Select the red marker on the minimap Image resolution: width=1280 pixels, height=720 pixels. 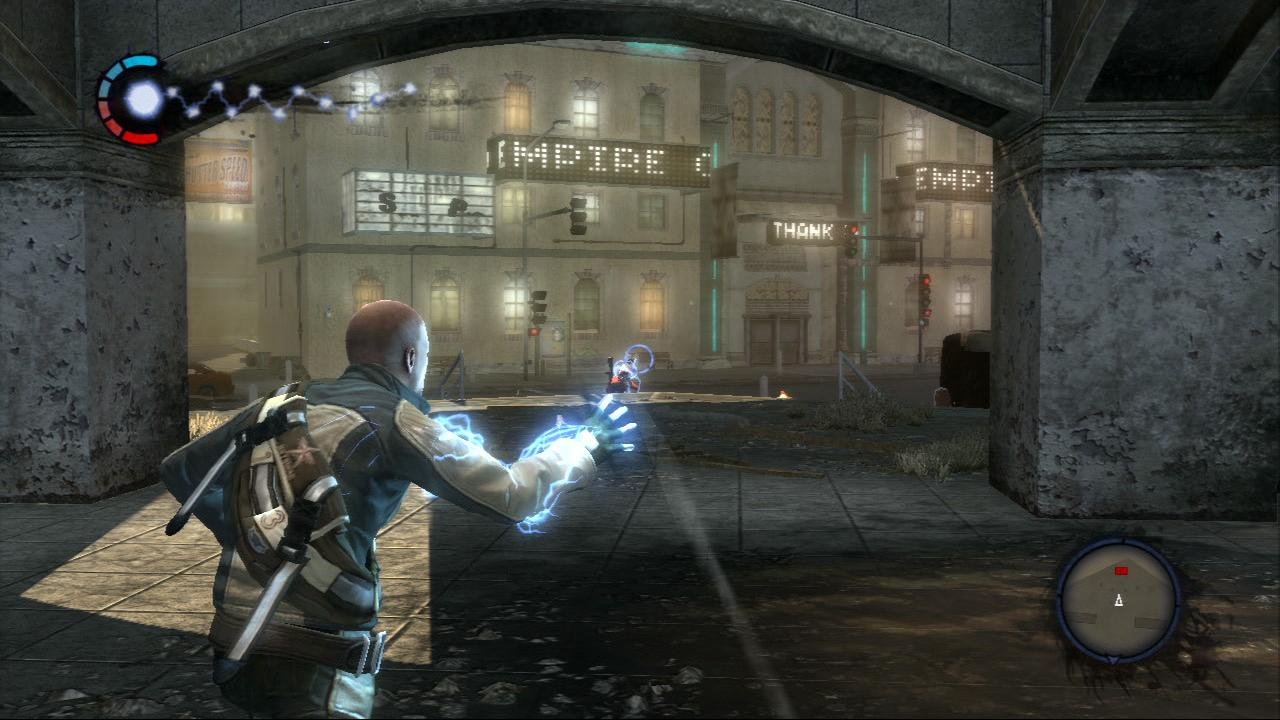[x=1121, y=571]
